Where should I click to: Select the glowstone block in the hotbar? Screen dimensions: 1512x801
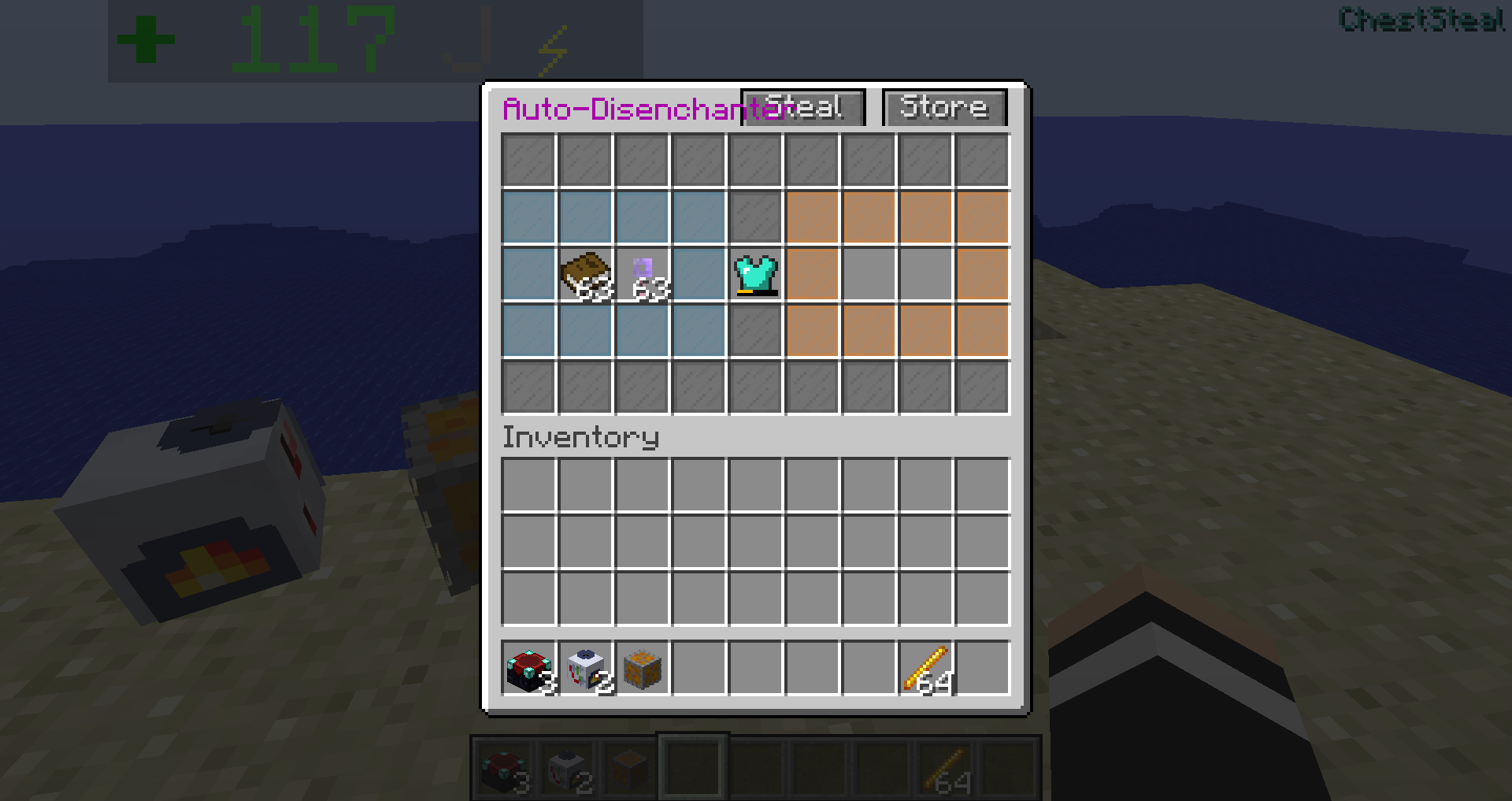point(643,668)
